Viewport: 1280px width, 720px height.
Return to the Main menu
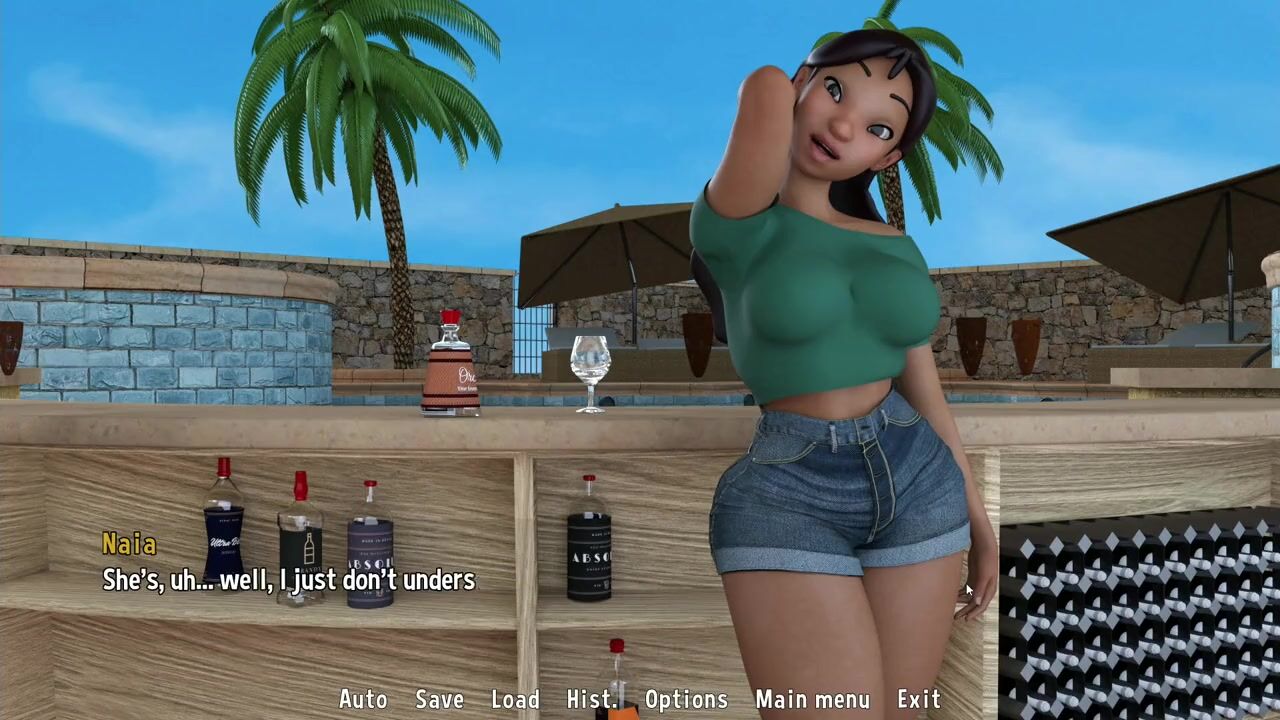(x=812, y=700)
